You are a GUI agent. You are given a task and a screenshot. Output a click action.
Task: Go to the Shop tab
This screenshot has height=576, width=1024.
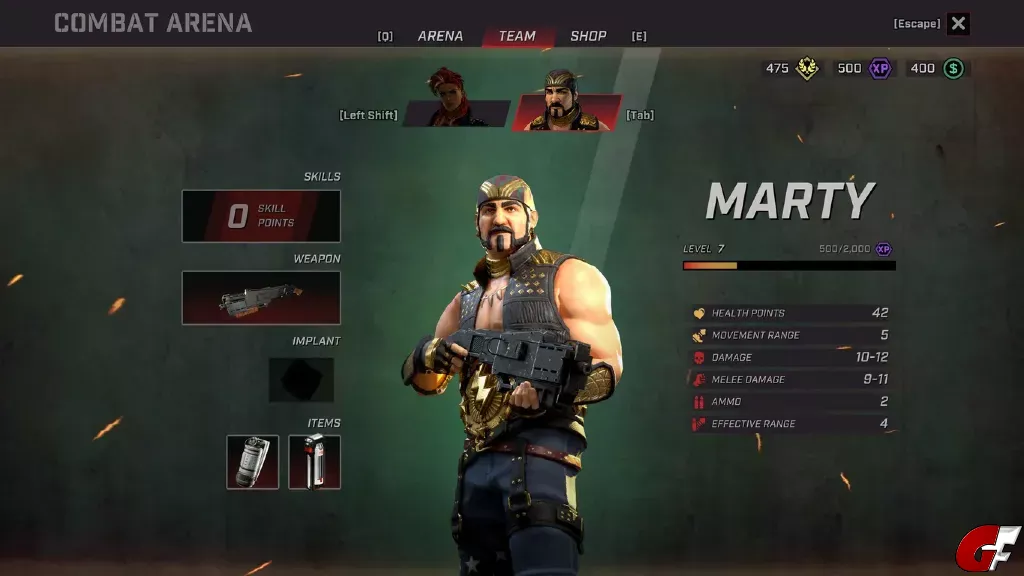pyautogui.click(x=588, y=36)
